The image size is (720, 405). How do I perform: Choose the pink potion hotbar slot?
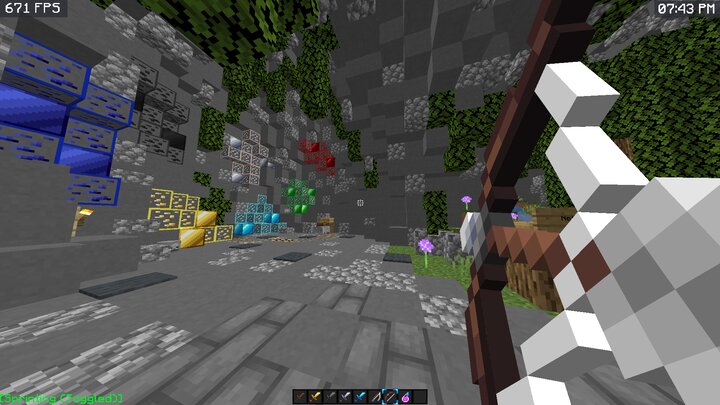pyautogui.click(x=405, y=397)
